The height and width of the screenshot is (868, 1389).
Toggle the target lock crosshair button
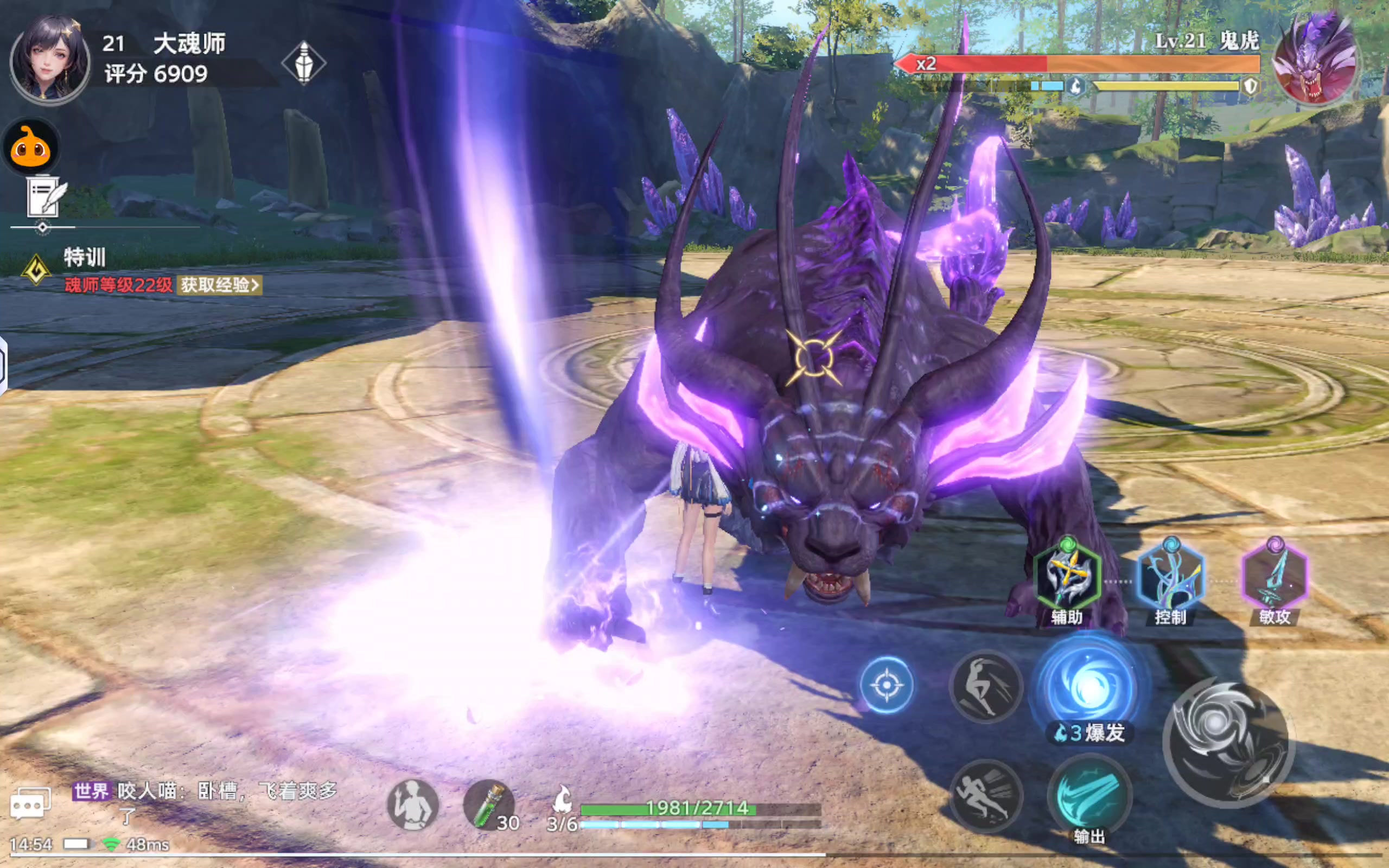(886, 685)
